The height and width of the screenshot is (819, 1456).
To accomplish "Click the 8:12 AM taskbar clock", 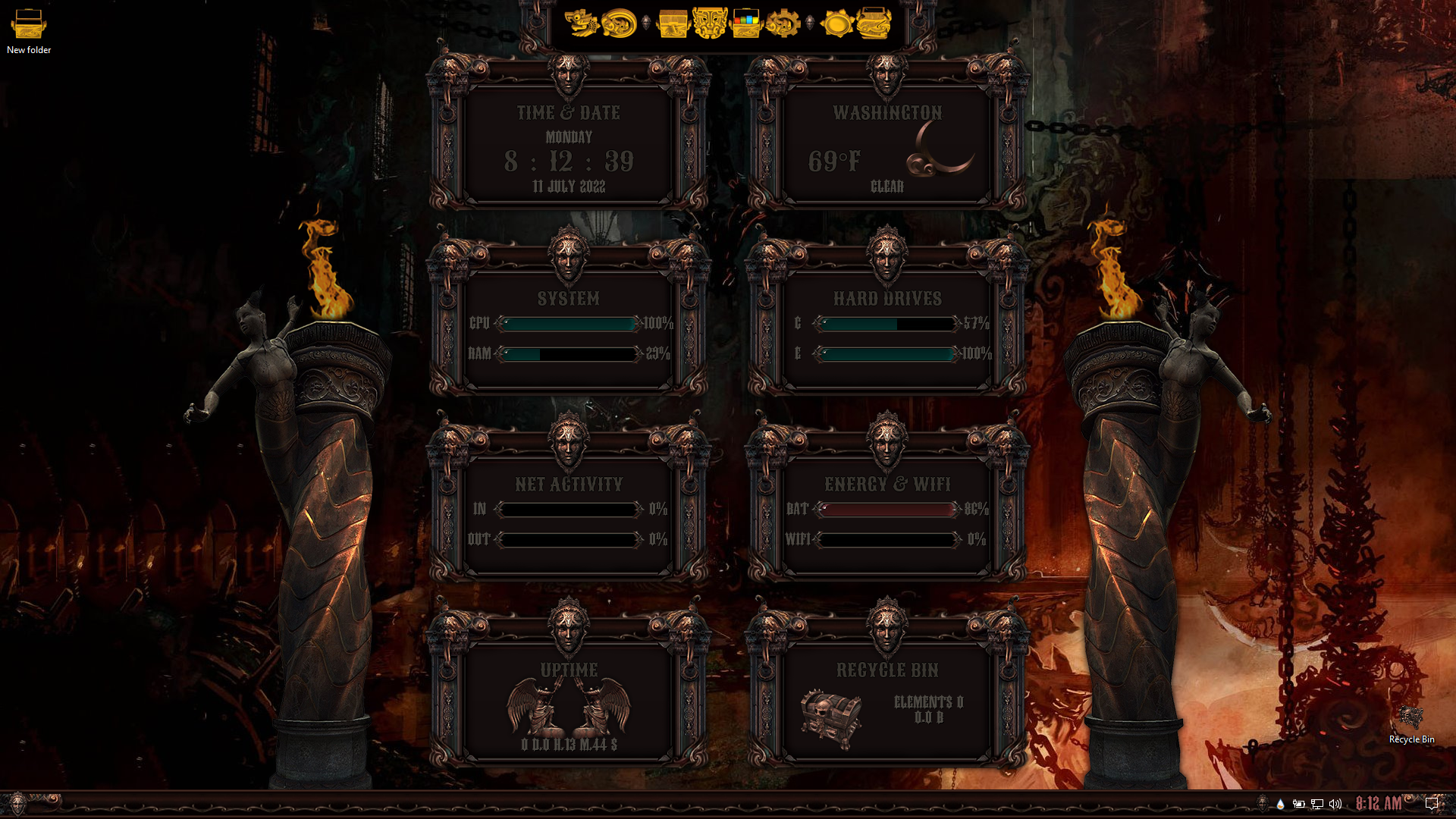I will [1379, 804].
